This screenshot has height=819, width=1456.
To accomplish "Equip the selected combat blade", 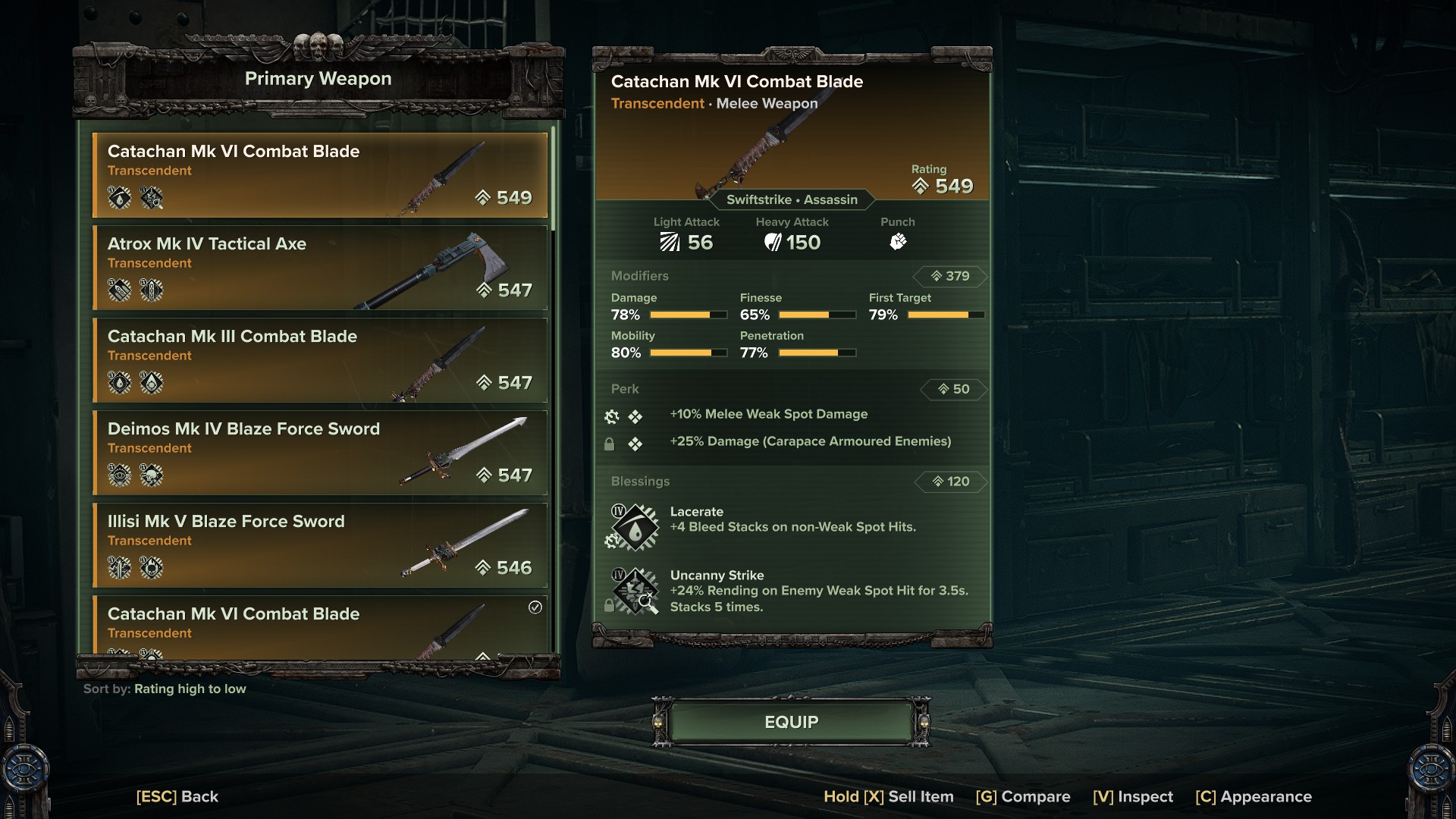I will pyautogui.click(x=791, y=722).
